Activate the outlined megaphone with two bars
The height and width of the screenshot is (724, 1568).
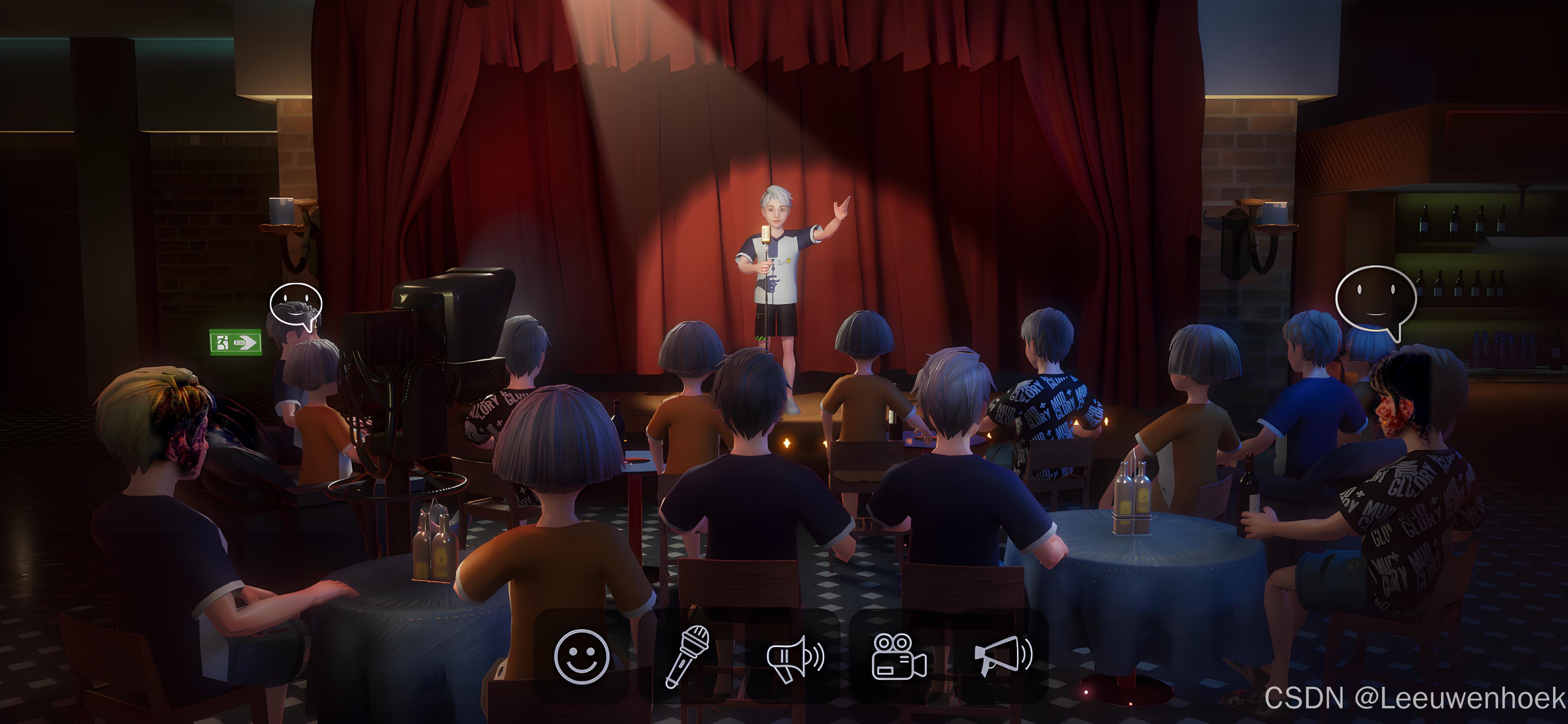pyautogui.click(x=794, y=658)
